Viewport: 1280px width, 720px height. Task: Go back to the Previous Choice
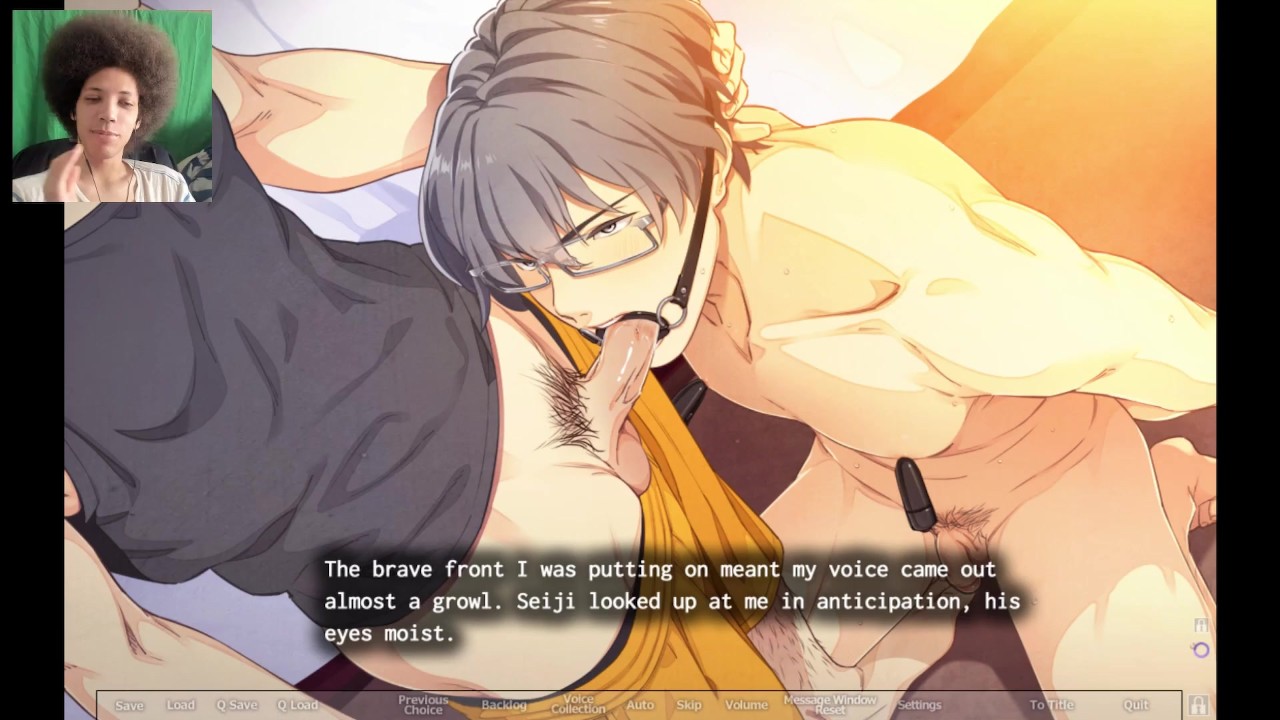[422, 705]
